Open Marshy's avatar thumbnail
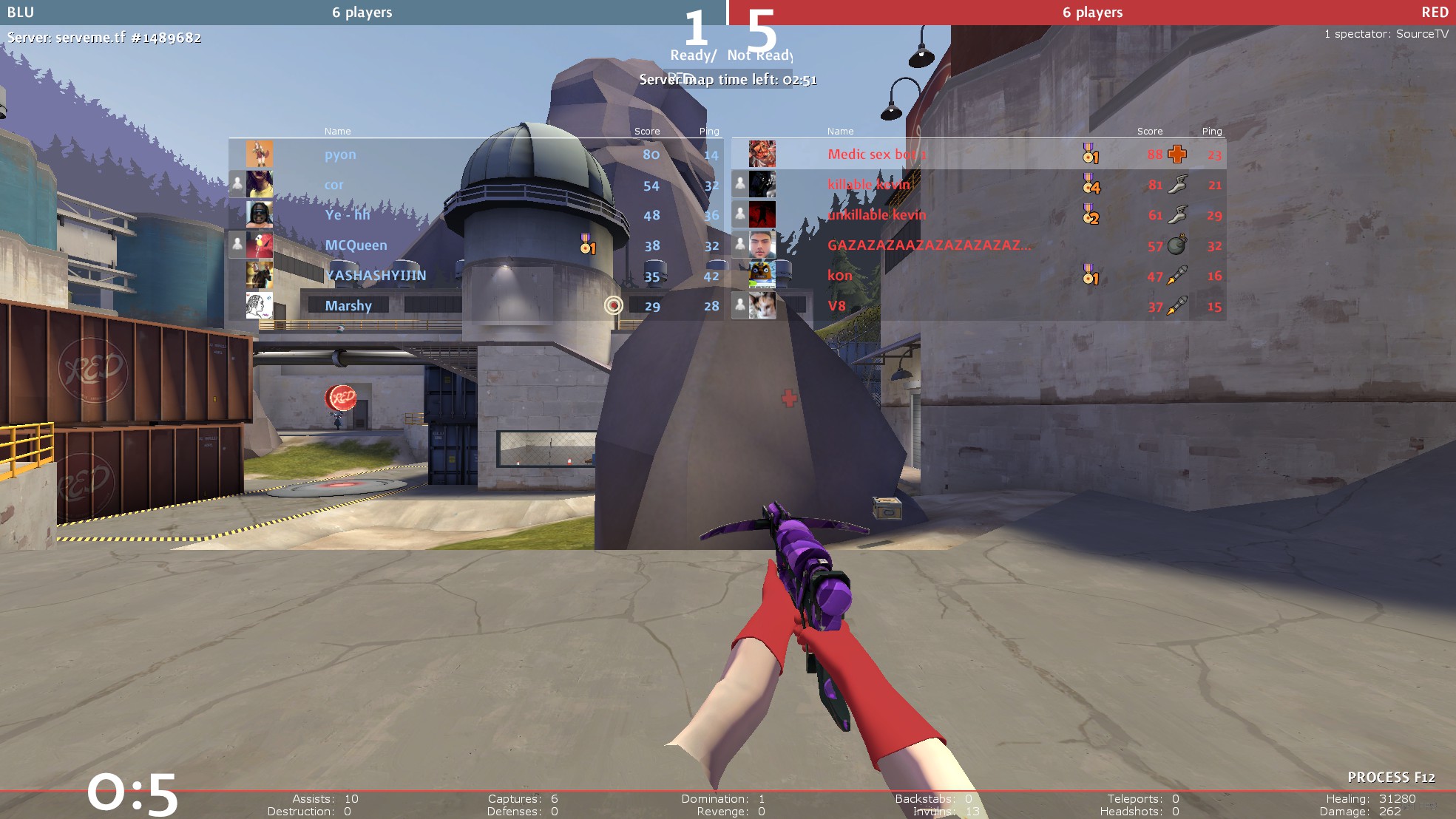 [260, 306]
